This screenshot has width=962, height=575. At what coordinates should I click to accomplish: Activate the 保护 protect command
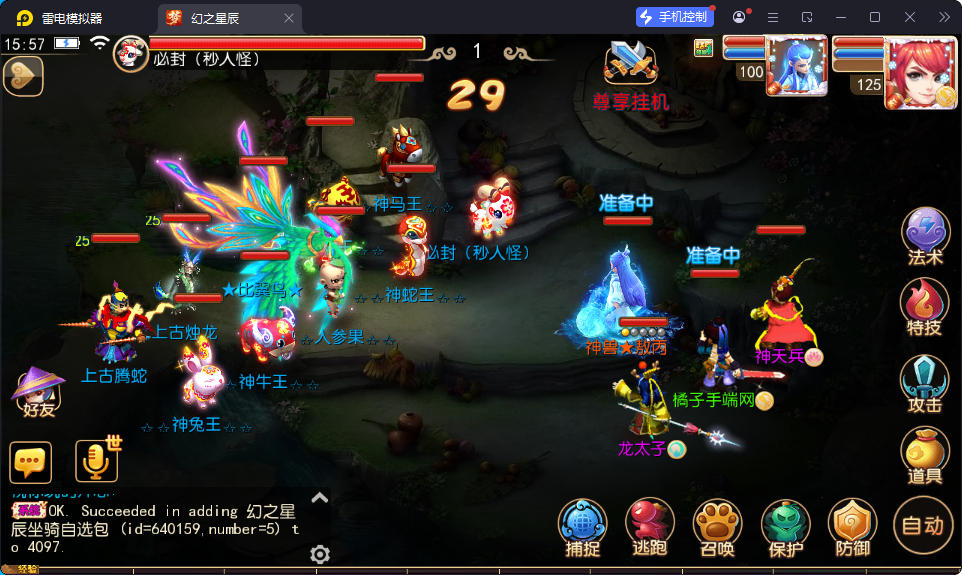coord(786,526)
